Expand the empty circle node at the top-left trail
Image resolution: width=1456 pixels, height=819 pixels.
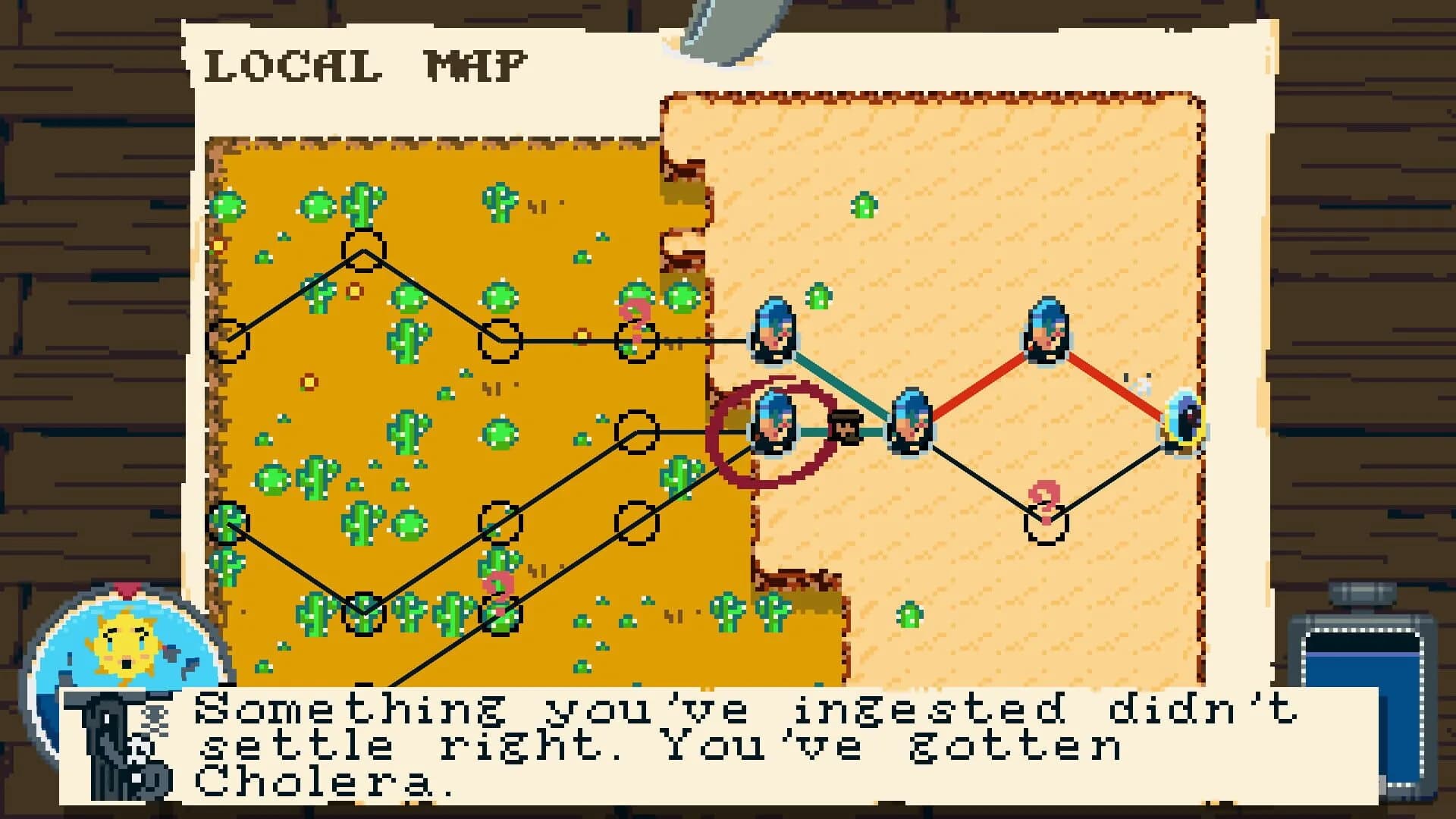pos(364,250)
